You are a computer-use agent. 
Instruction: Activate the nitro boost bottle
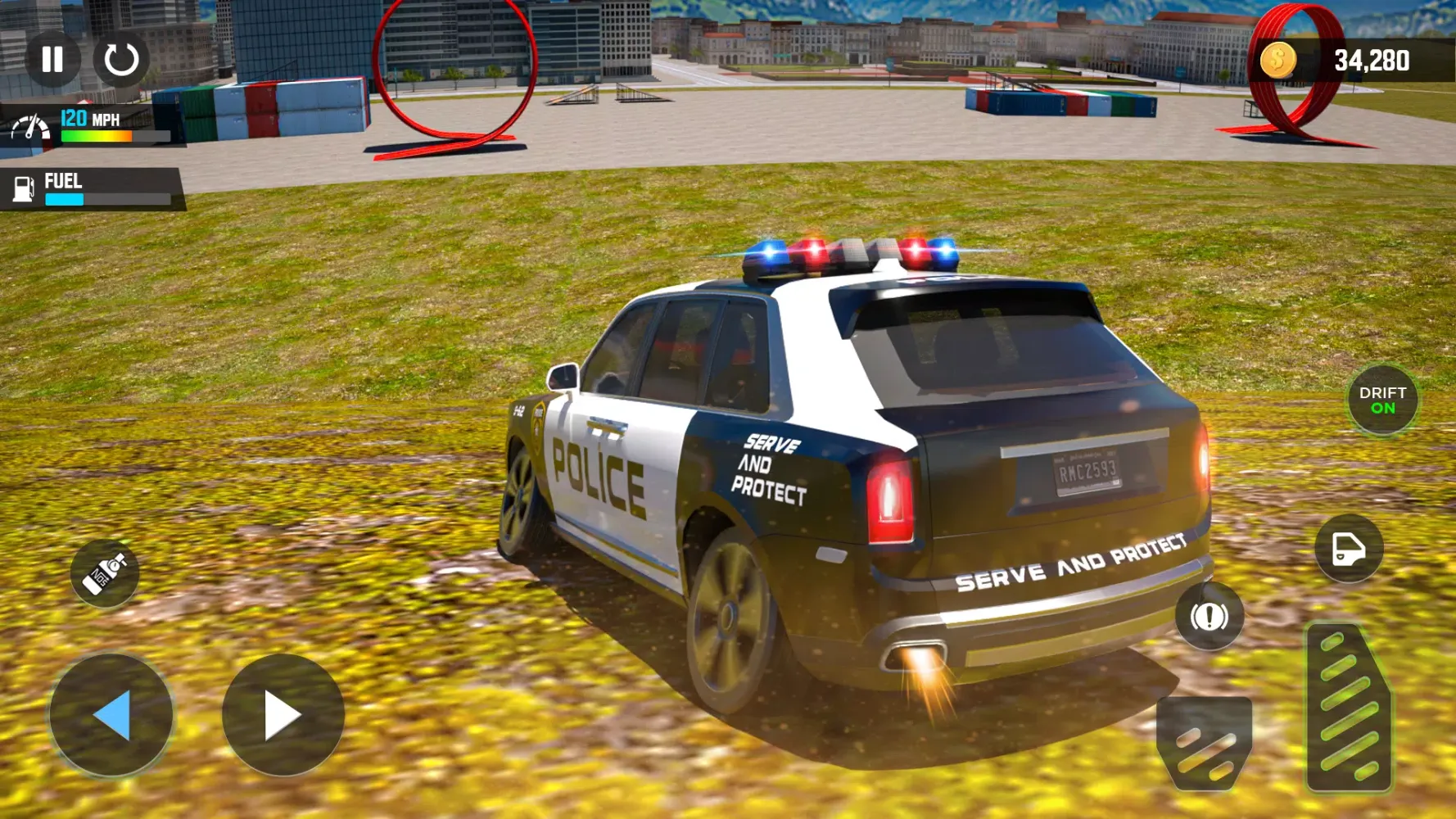(105, 573)
